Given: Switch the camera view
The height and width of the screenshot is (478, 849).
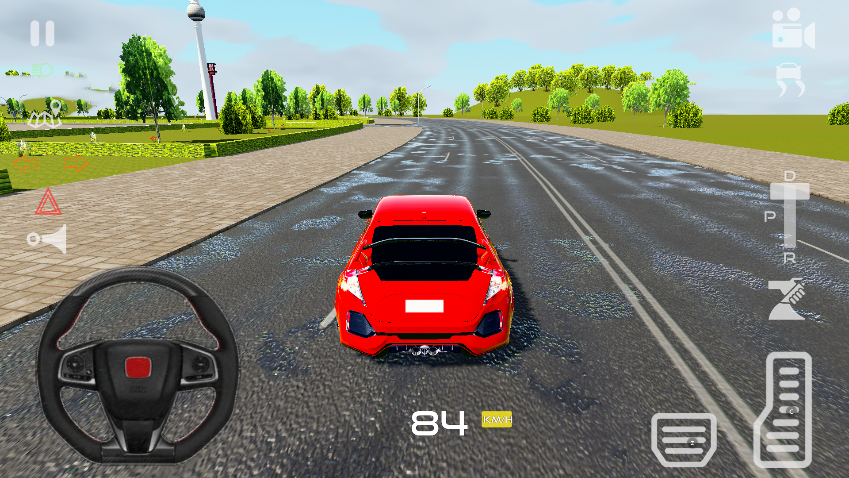Looking at the screenshot, I should 792,30.
